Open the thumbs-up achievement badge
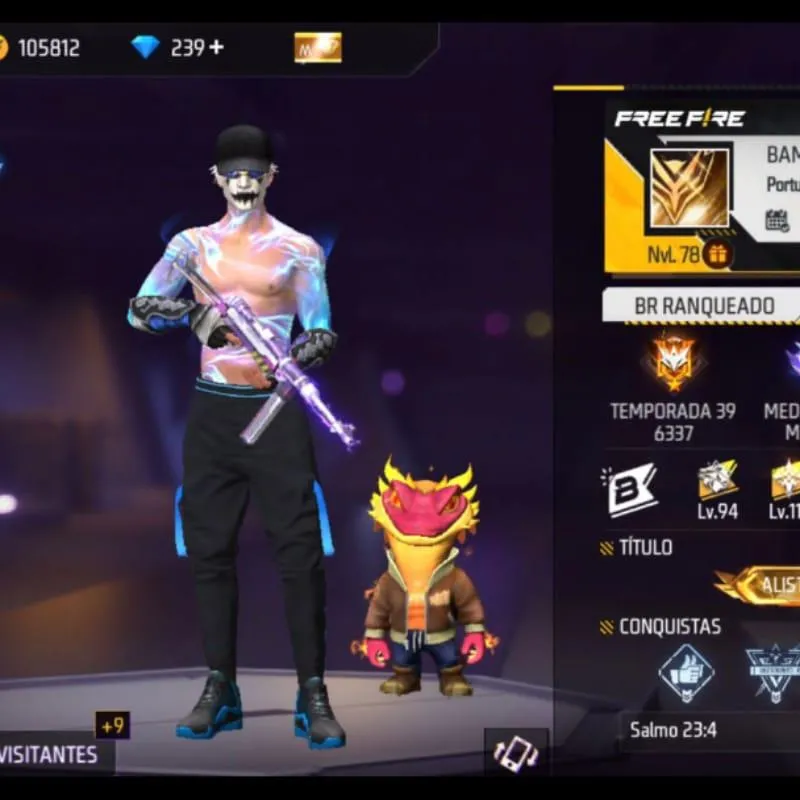 coord(686,672)
